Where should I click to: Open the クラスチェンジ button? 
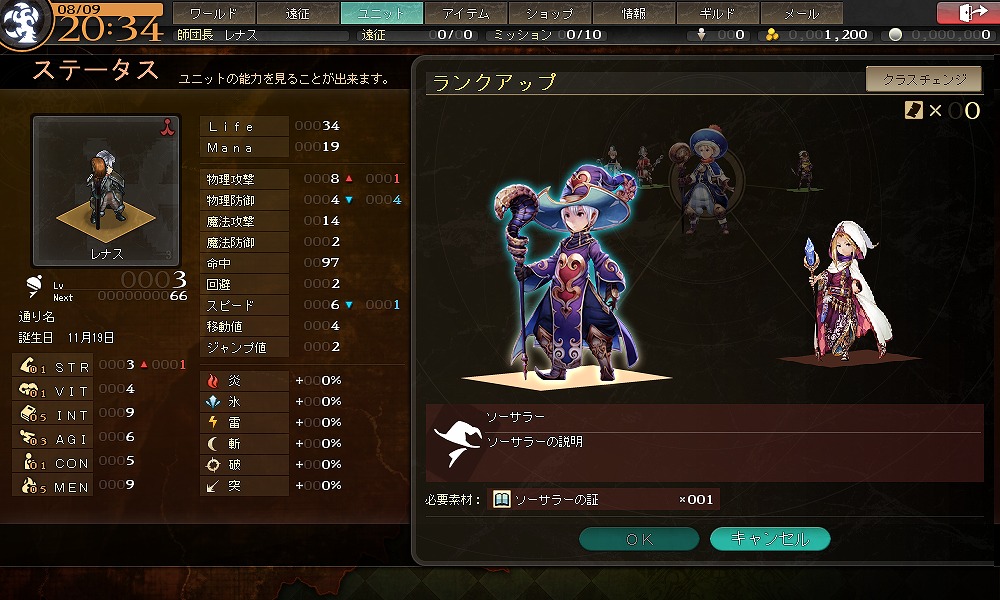(x=924, y=79)
